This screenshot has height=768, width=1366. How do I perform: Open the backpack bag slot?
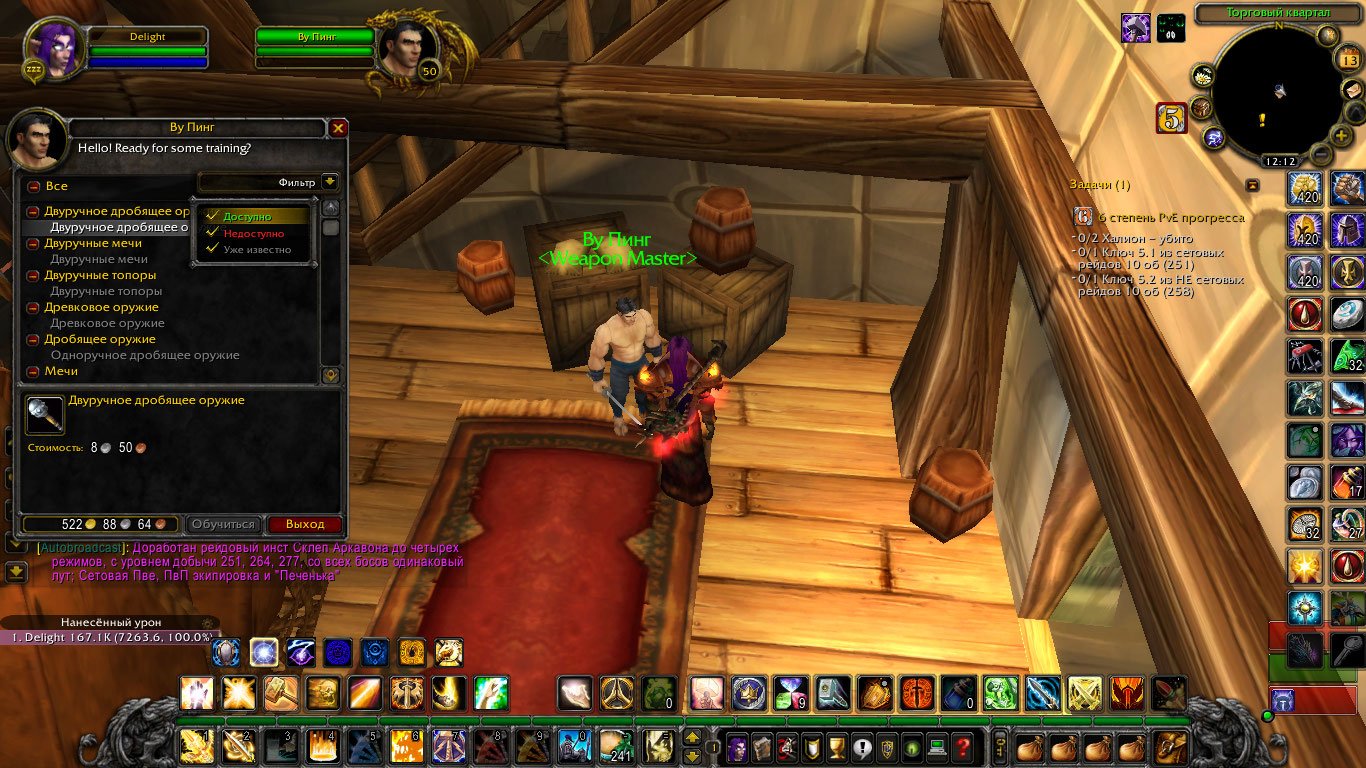point(1169,746)
